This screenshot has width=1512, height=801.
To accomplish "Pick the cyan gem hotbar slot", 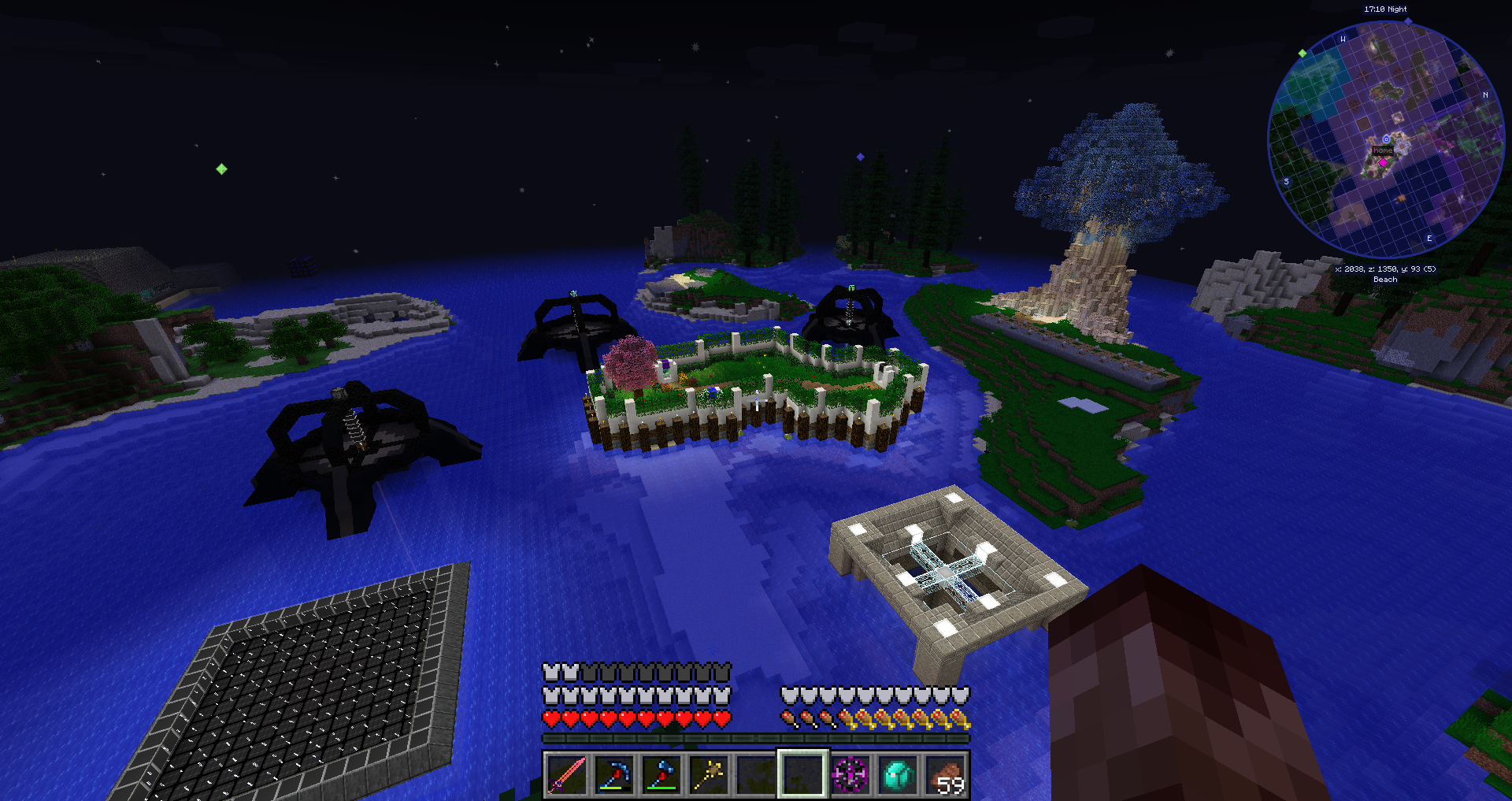I will pos(898,774).
